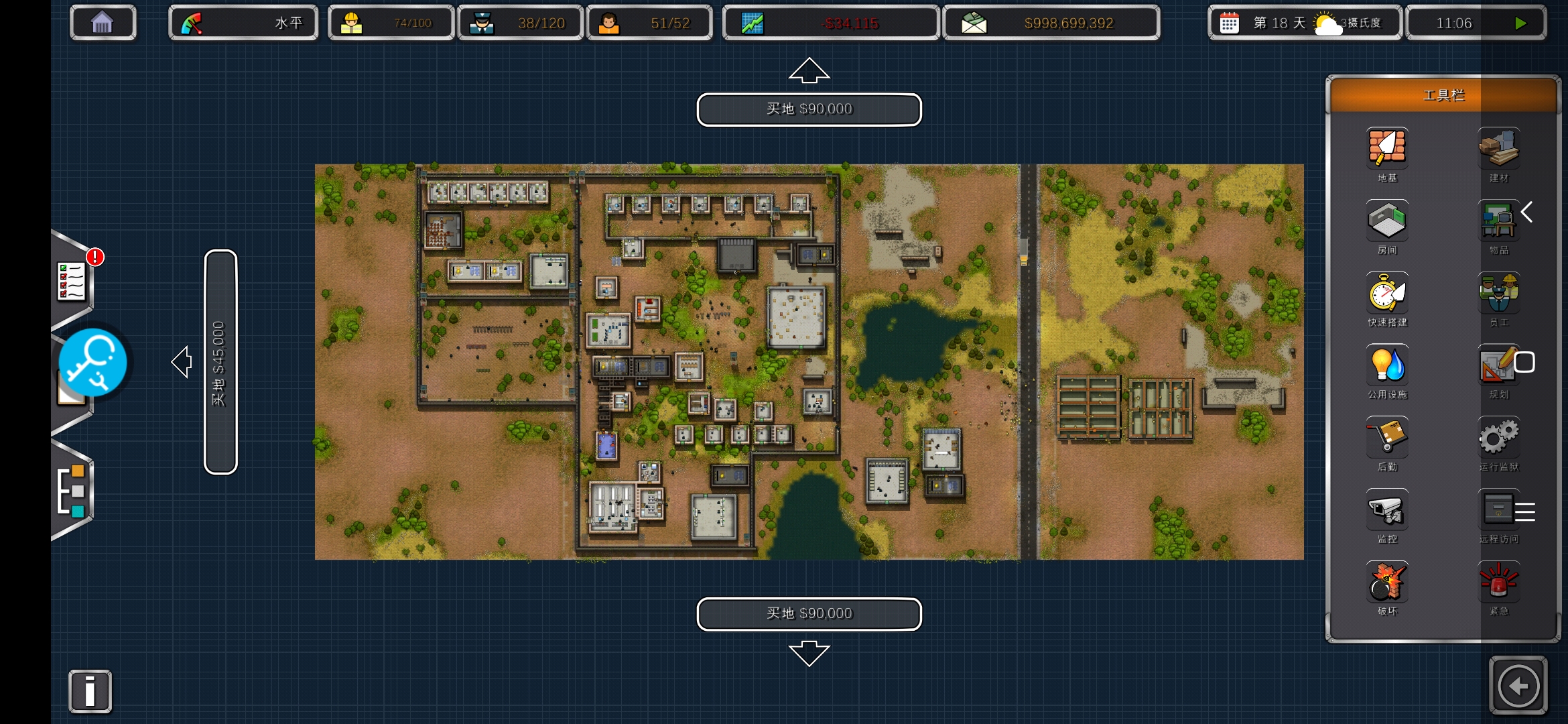Screen dimensions: 1568x724
Task: Buy land to the north for $90,000
Action: 809,109
